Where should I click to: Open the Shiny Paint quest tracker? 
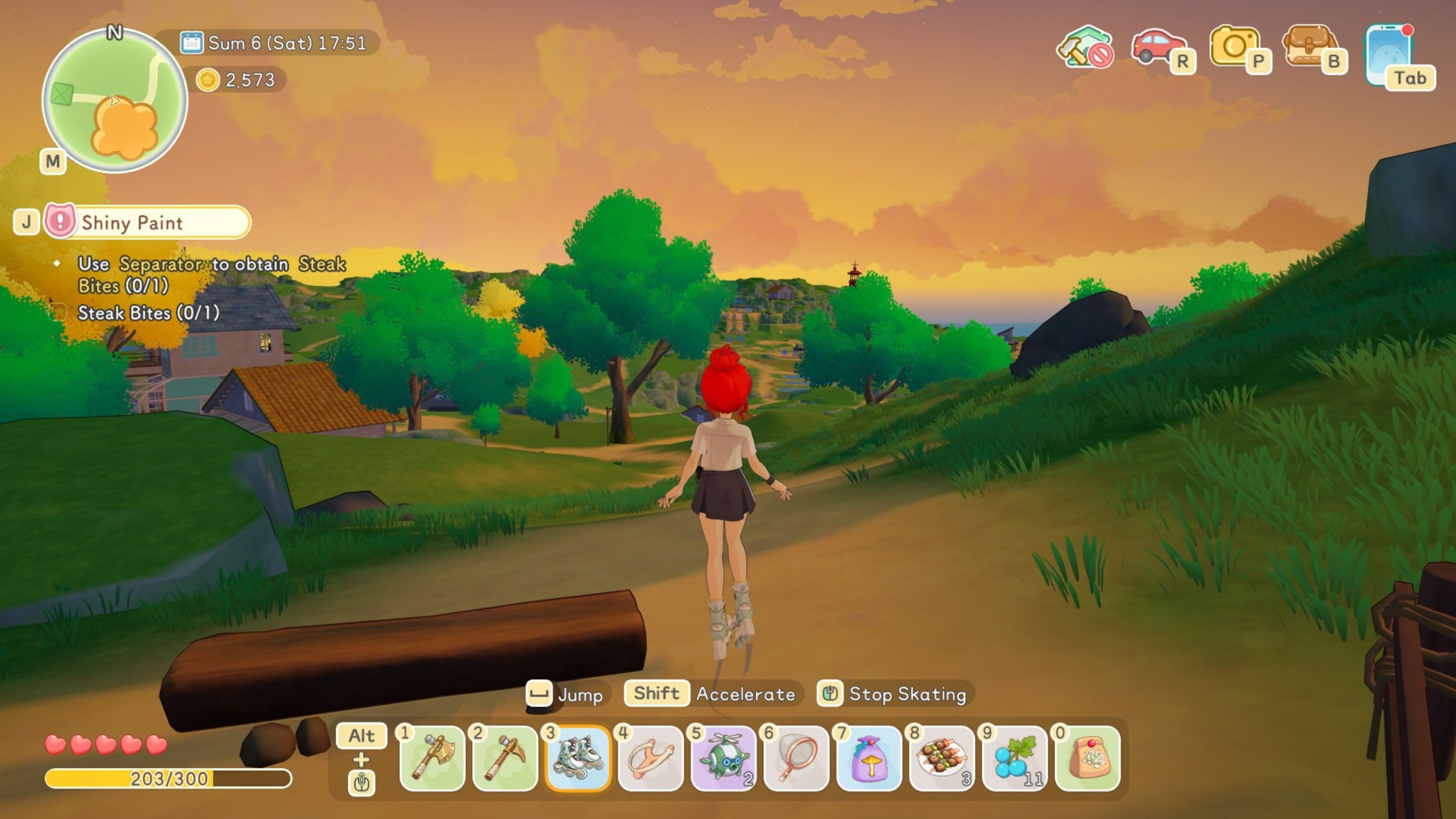[147, 222]
